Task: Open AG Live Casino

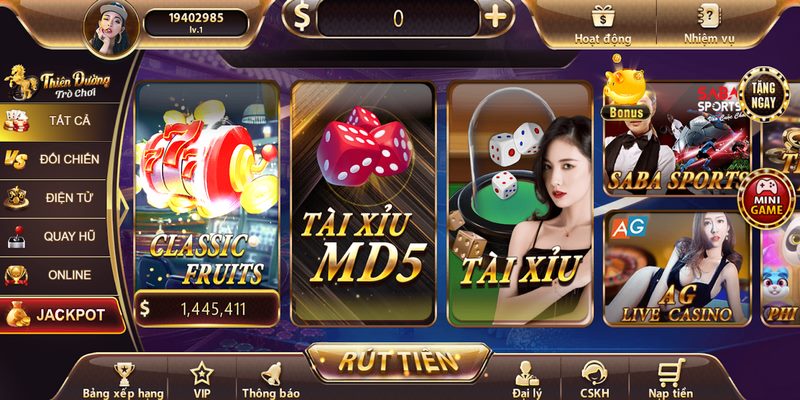Action: click(676, 268)
